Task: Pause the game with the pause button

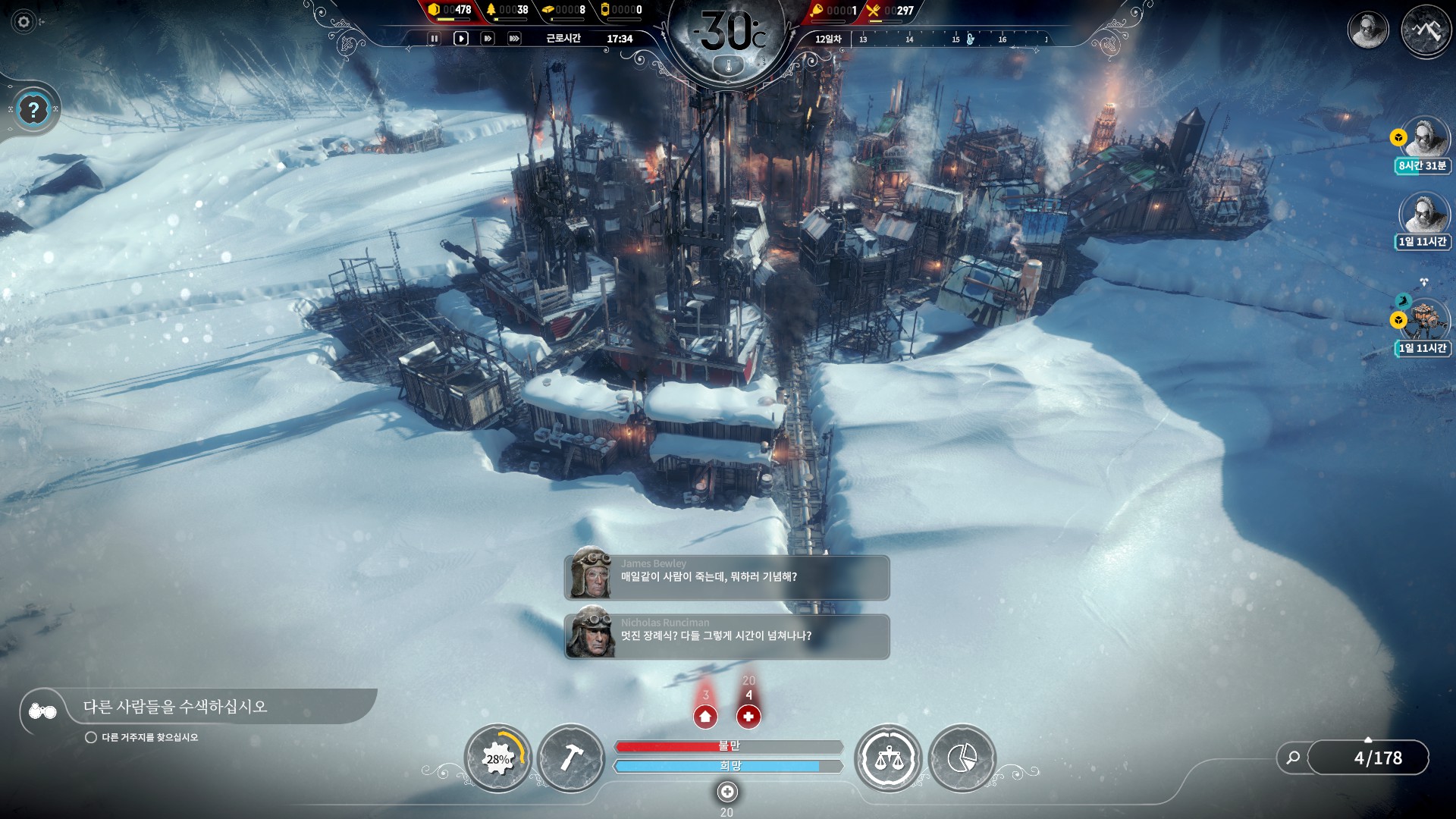Action: (434, 39)
